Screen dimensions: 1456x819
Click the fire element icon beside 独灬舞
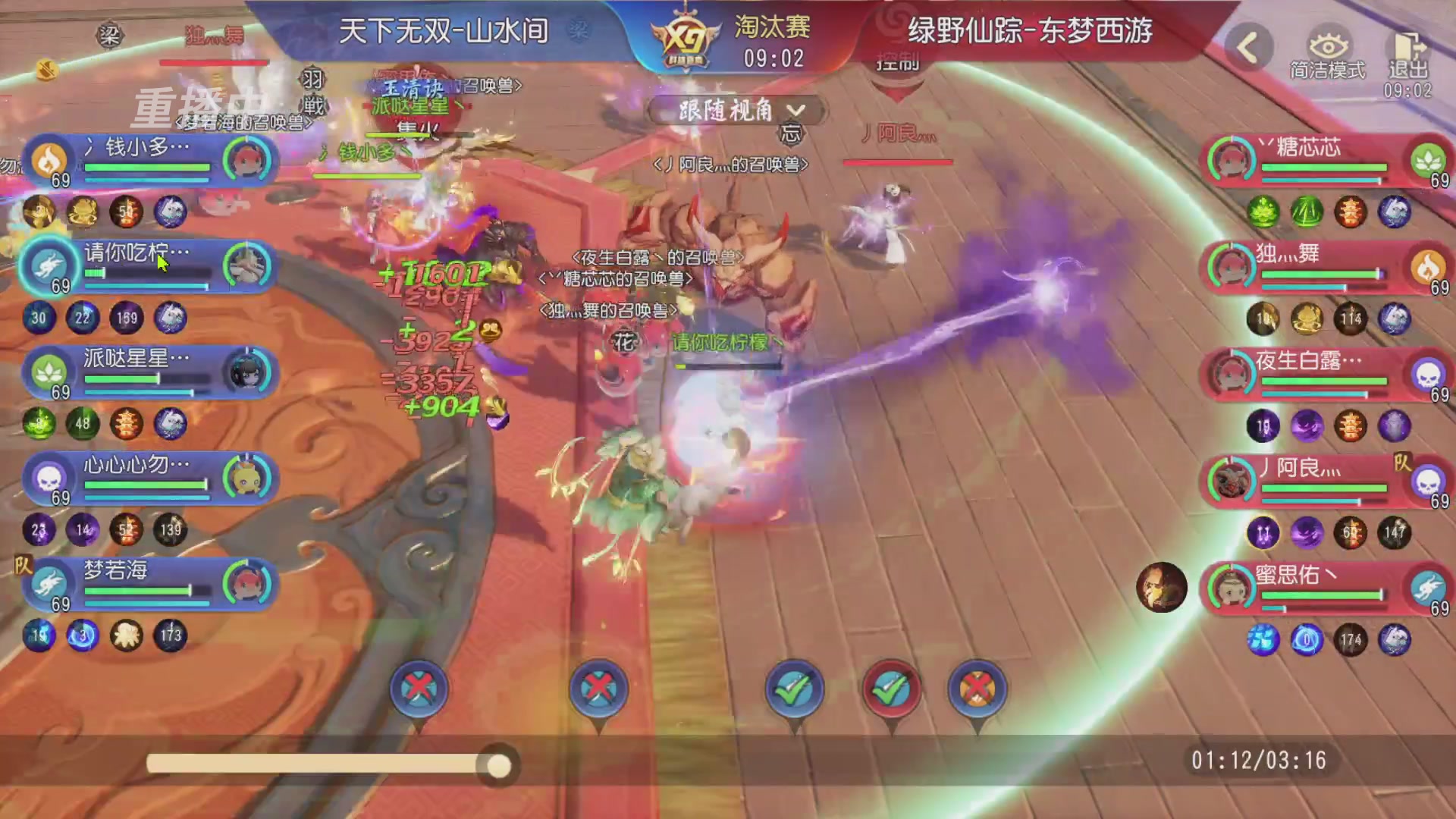tap(1429, 267)
